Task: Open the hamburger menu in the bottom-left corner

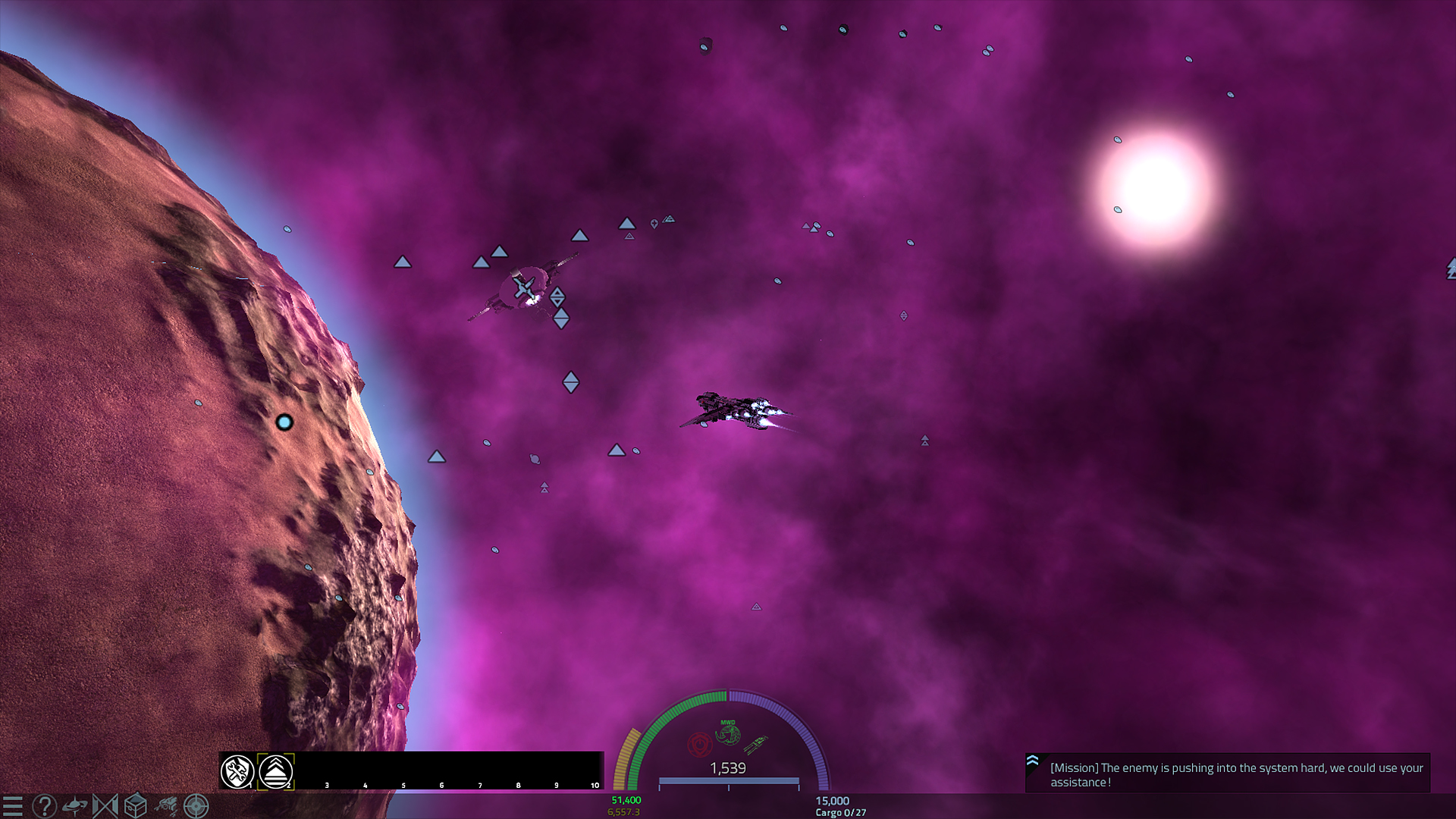Action: (x=14, y=807)
